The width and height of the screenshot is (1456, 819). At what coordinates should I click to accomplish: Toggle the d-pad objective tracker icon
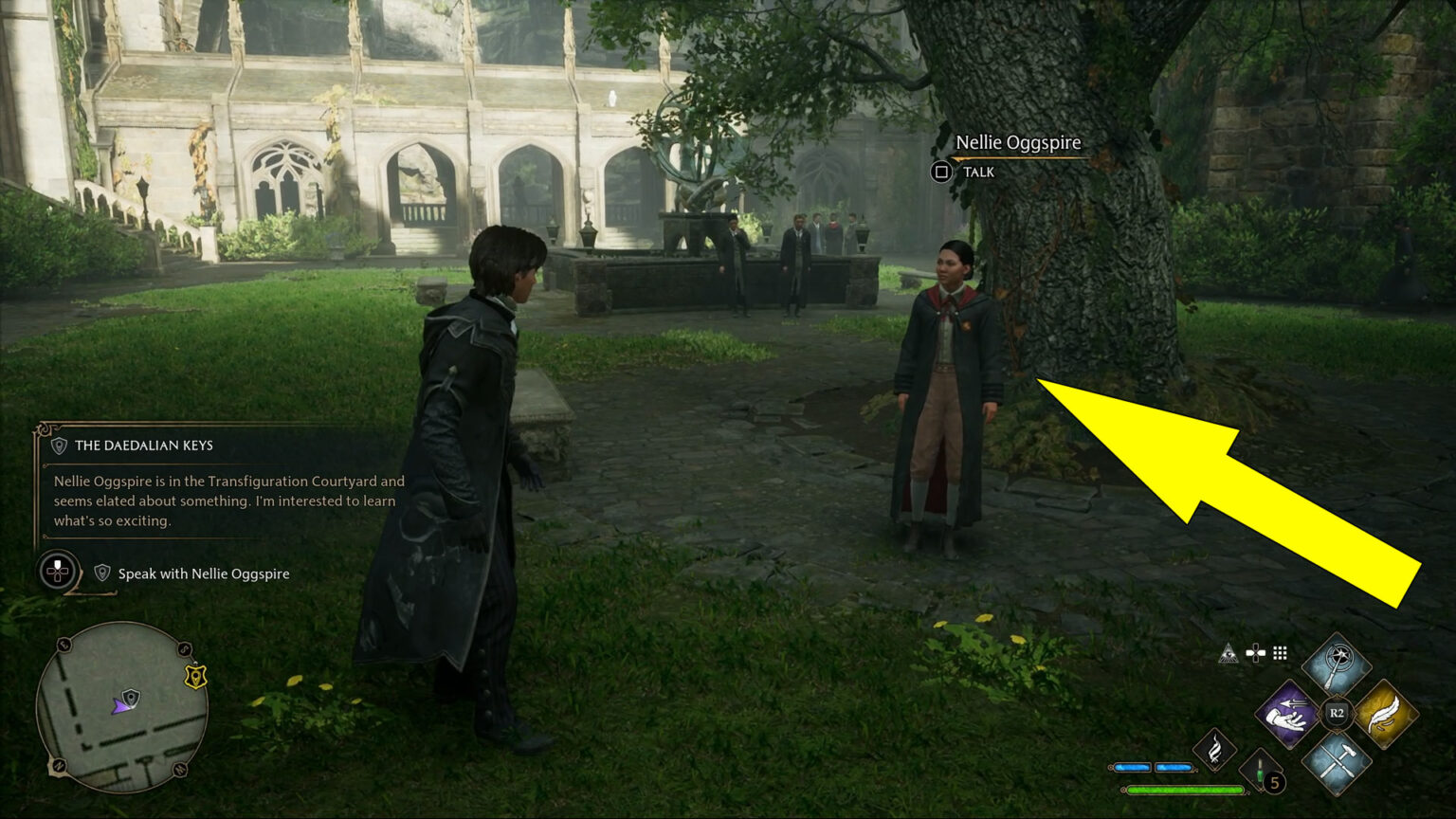57,573
